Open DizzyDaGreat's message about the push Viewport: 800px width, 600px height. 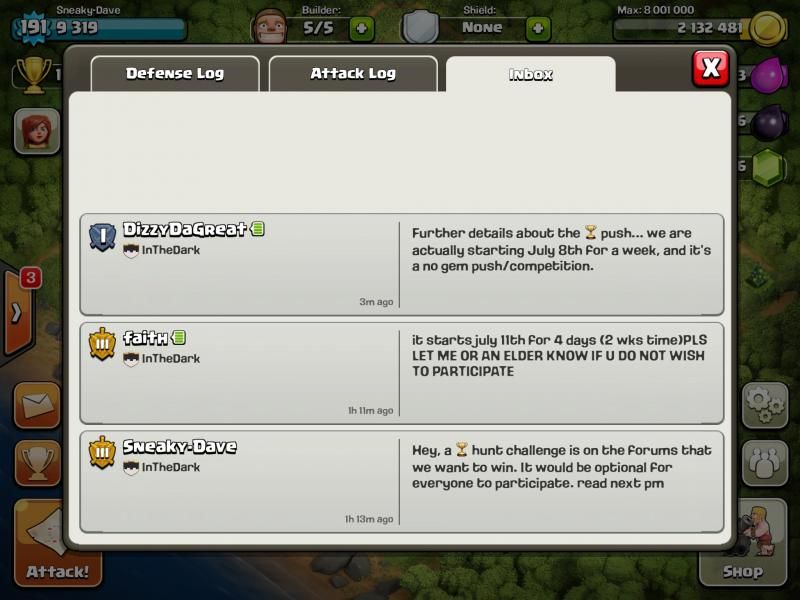[401, 264]
